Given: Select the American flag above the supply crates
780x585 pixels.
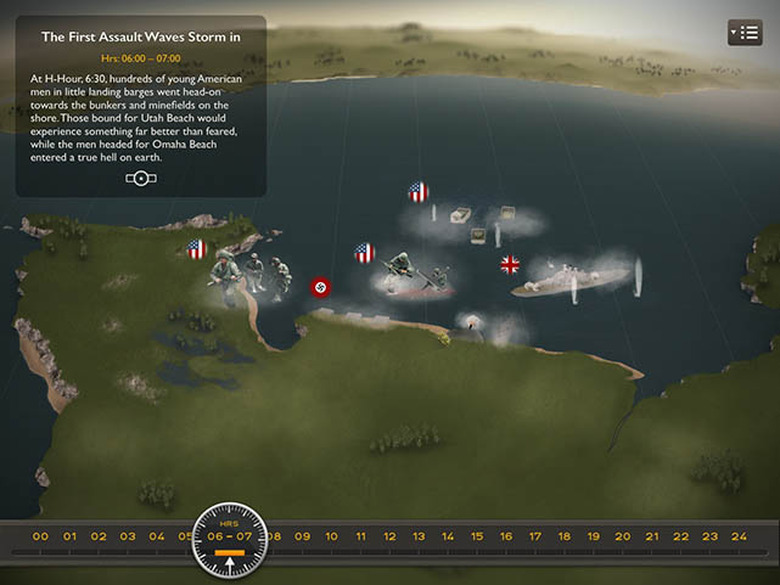Looking at the screenshot, I should click(418, 192).
